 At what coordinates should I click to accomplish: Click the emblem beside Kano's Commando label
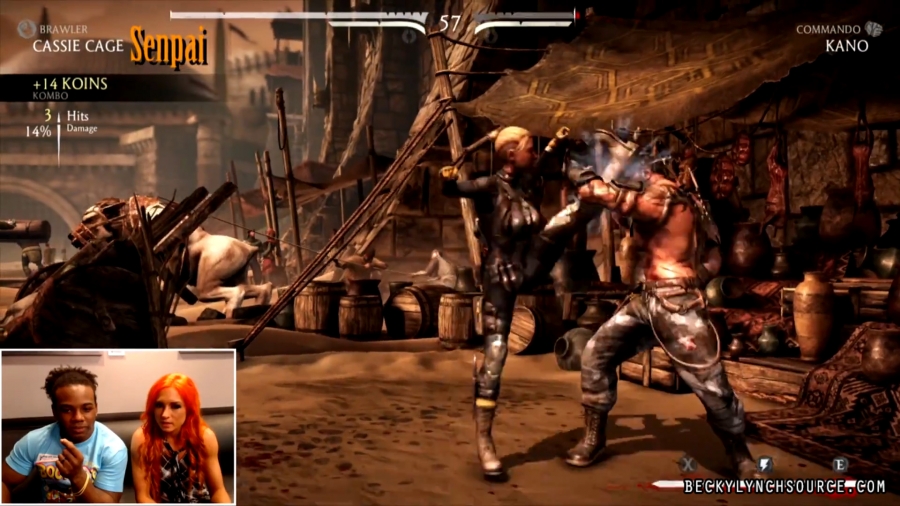coord(873,29)
